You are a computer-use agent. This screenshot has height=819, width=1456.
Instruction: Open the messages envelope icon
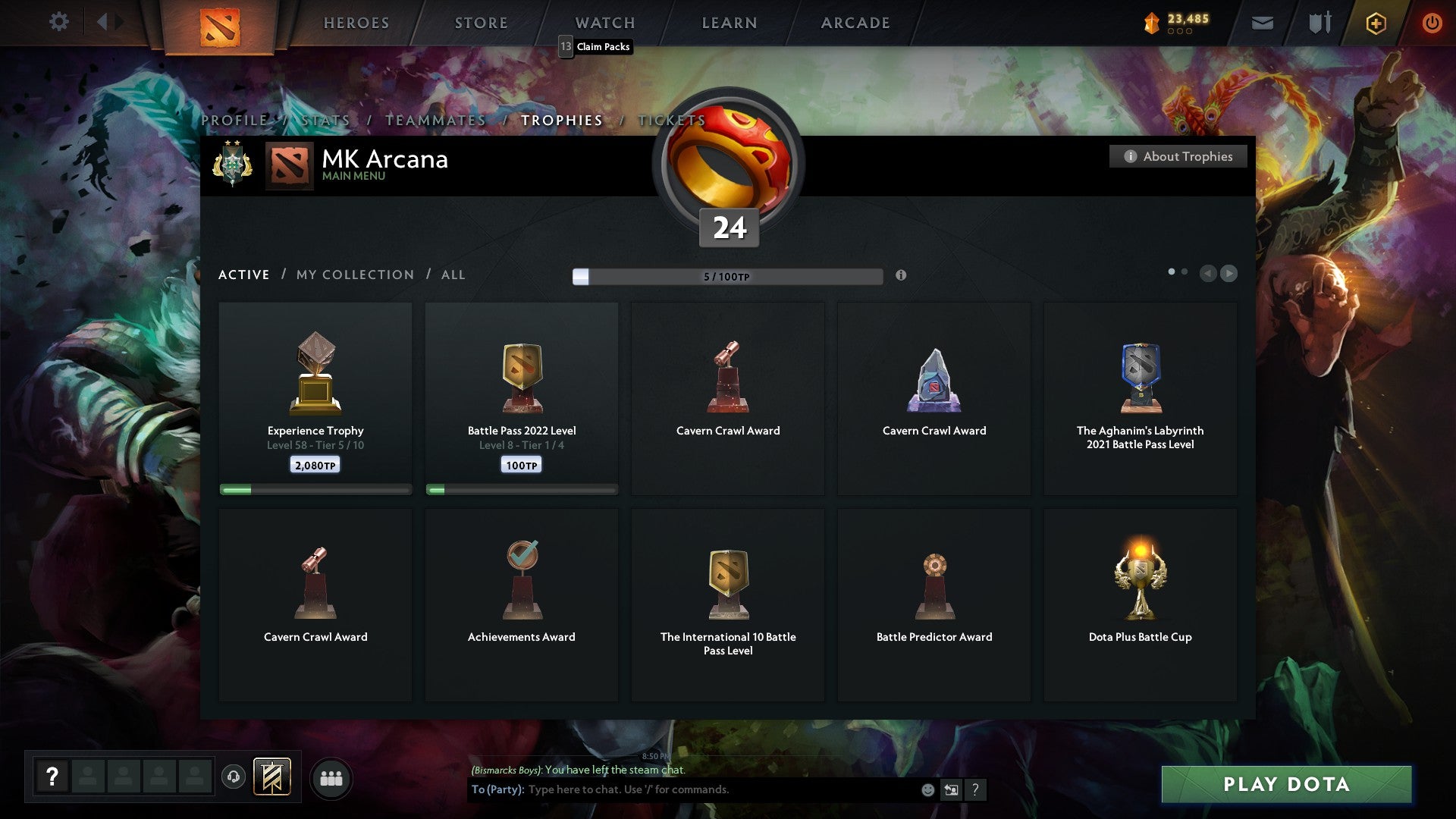coord(1263,23)
